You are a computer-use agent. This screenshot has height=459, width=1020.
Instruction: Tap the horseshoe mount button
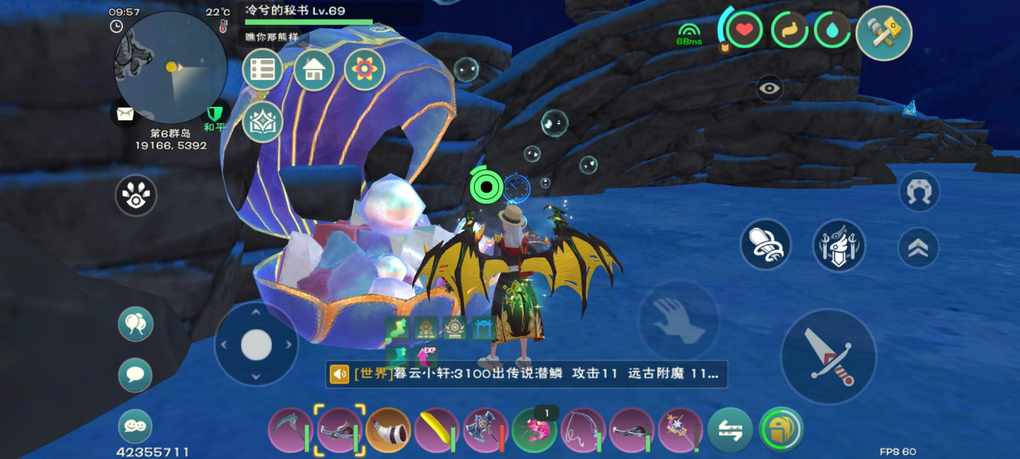point(918,191)
